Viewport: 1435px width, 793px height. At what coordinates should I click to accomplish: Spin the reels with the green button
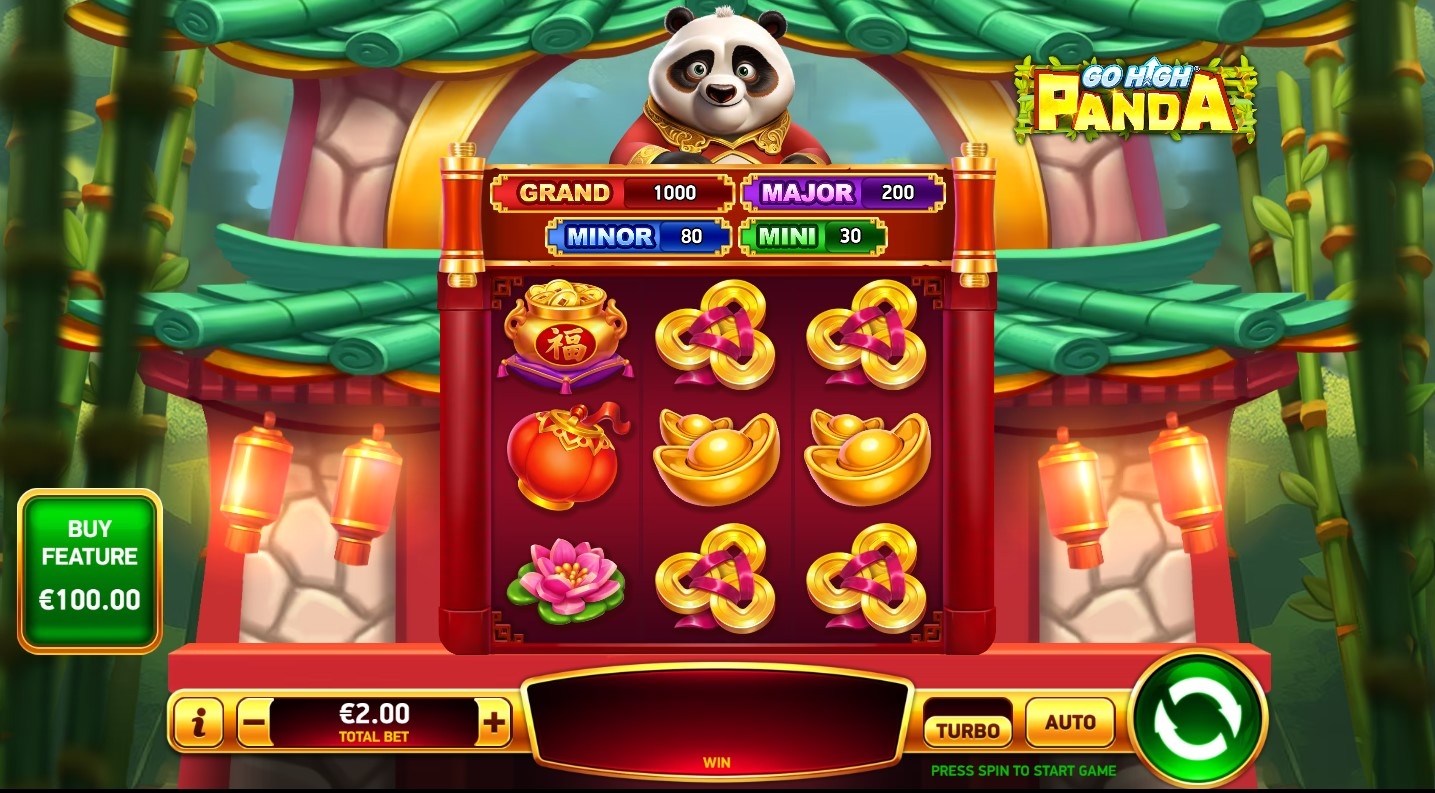pyautogui.click(x=1197, y=718)
